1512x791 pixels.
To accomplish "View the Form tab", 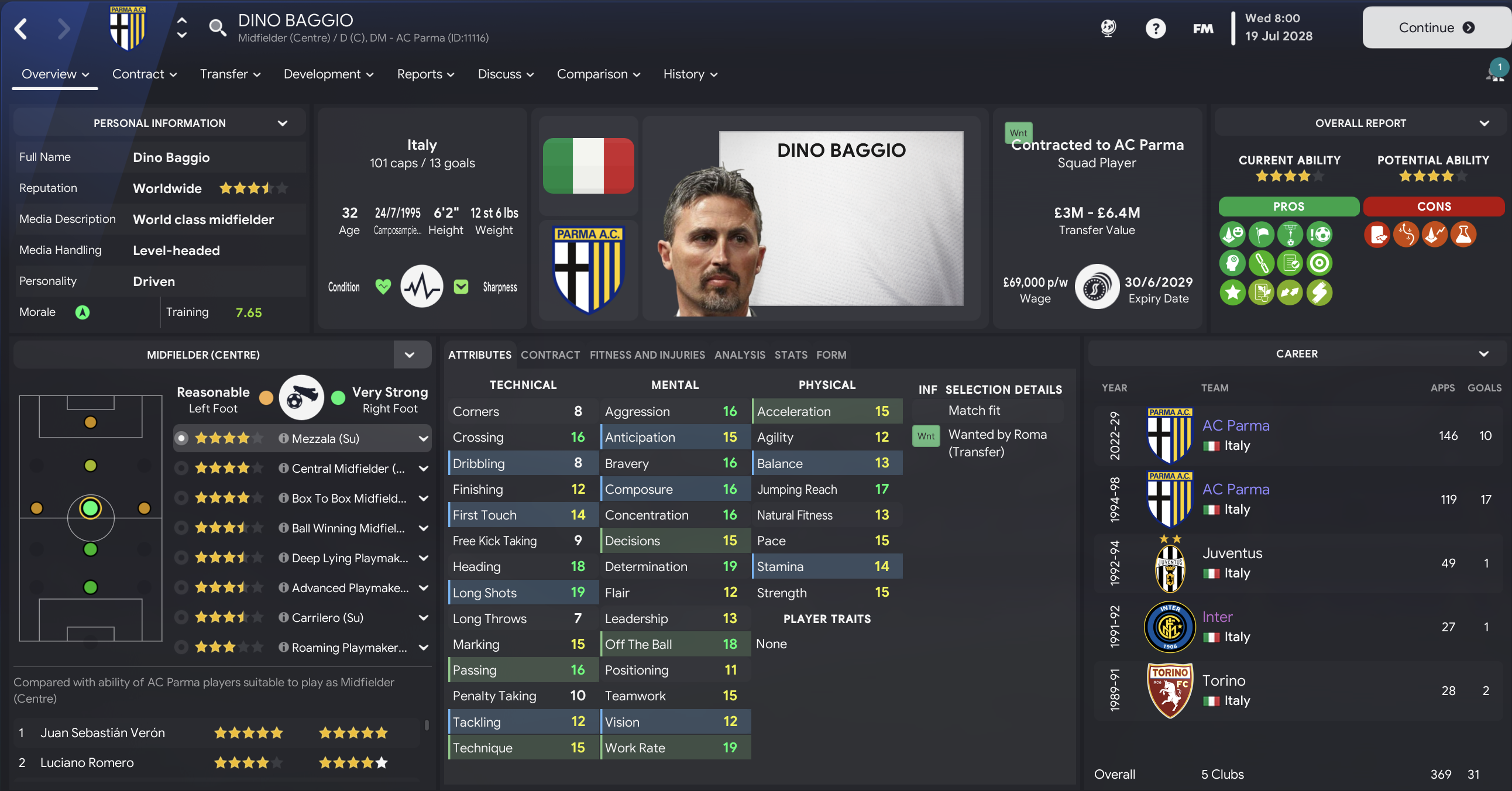I will pyautogui.click(x=831, y=355).
